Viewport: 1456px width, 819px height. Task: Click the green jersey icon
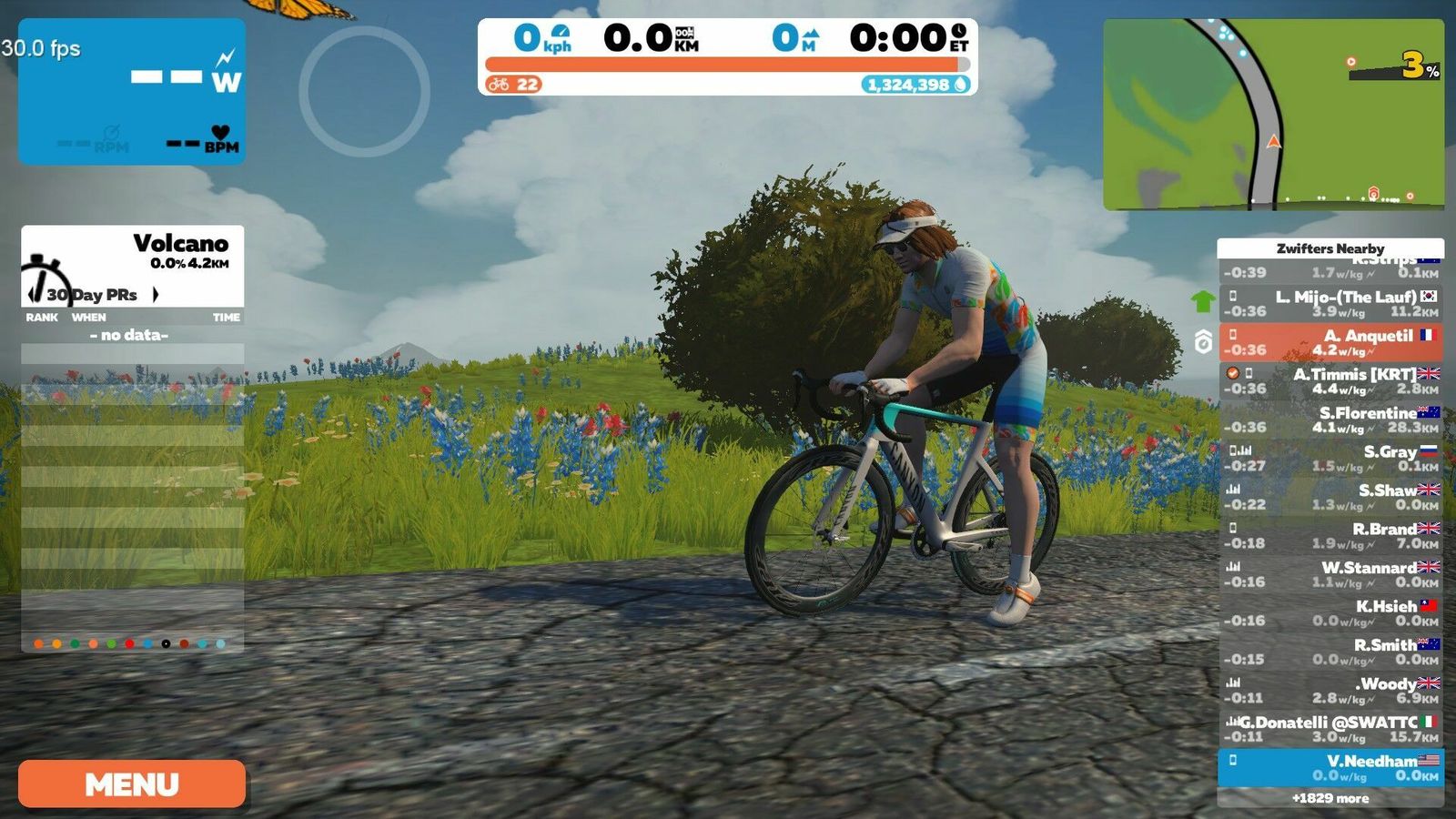point(1203,301)
